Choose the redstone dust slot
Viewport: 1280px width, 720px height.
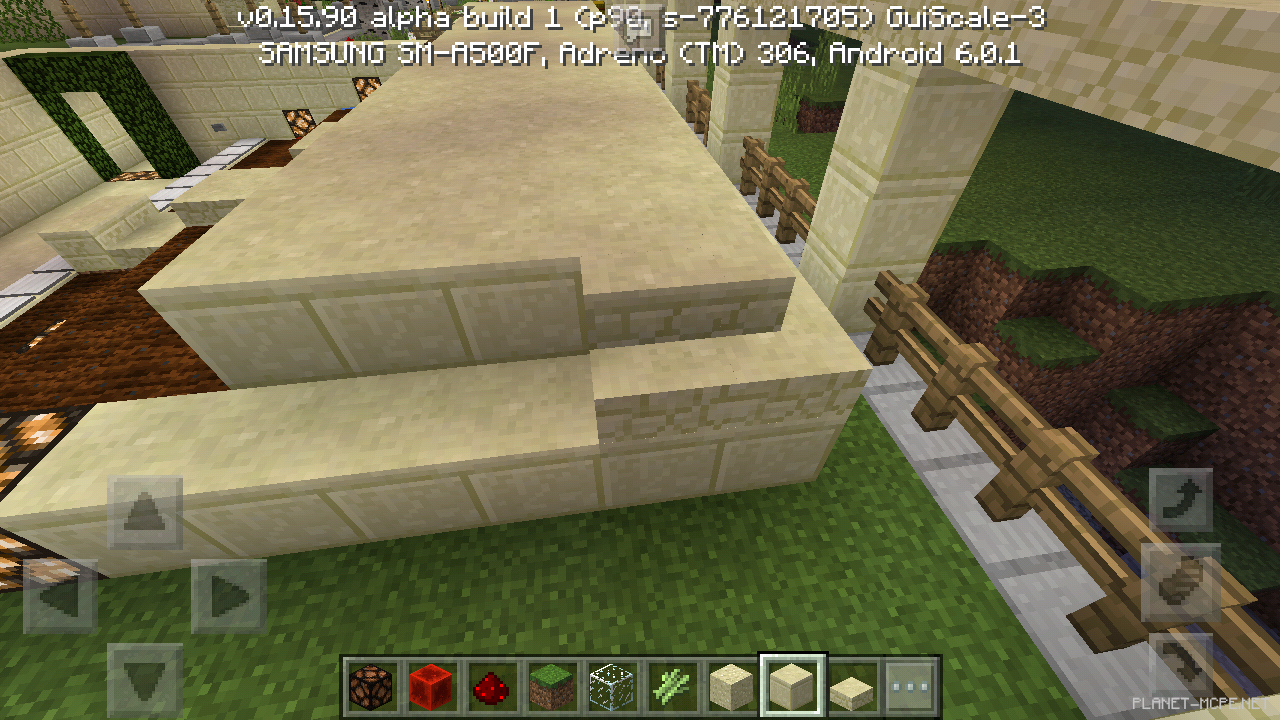[x=491, y=687]
